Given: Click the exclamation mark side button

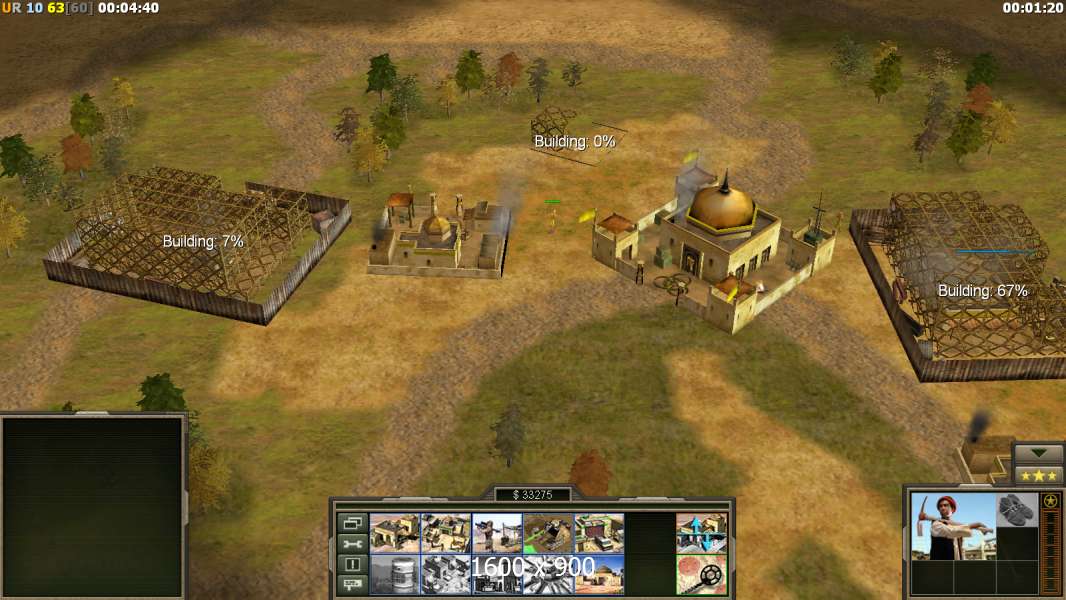Looking at the screenshot, I should [351, 564].
